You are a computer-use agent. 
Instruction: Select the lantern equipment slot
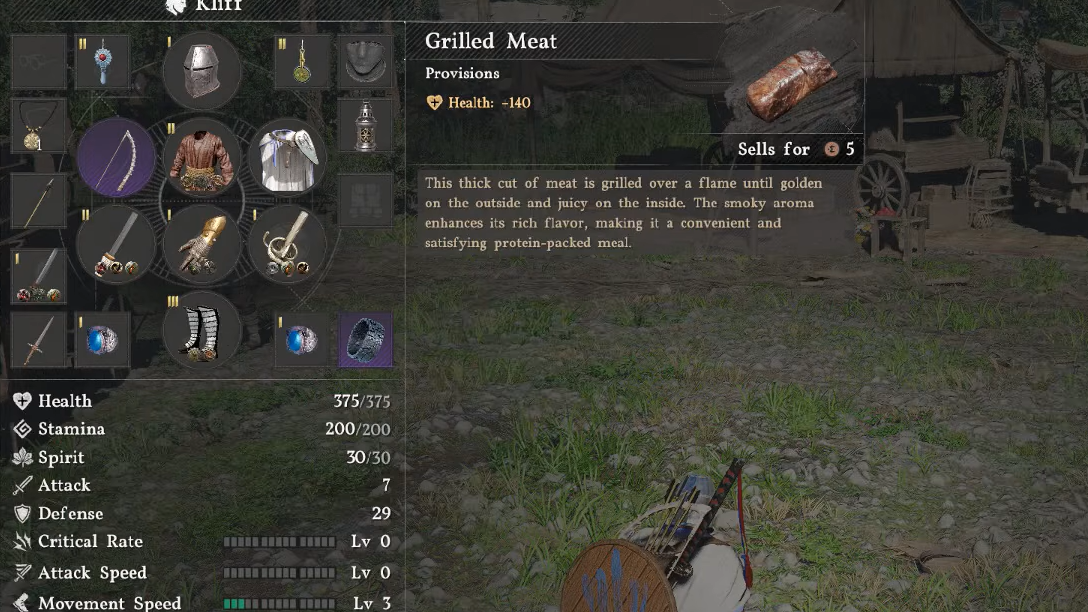pyautogui.click(x=365, y=125)
